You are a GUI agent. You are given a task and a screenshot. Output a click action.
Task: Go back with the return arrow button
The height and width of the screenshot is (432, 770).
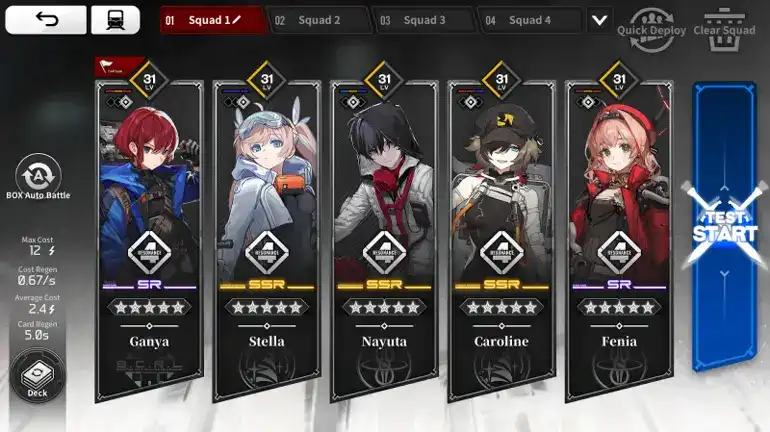46,20
